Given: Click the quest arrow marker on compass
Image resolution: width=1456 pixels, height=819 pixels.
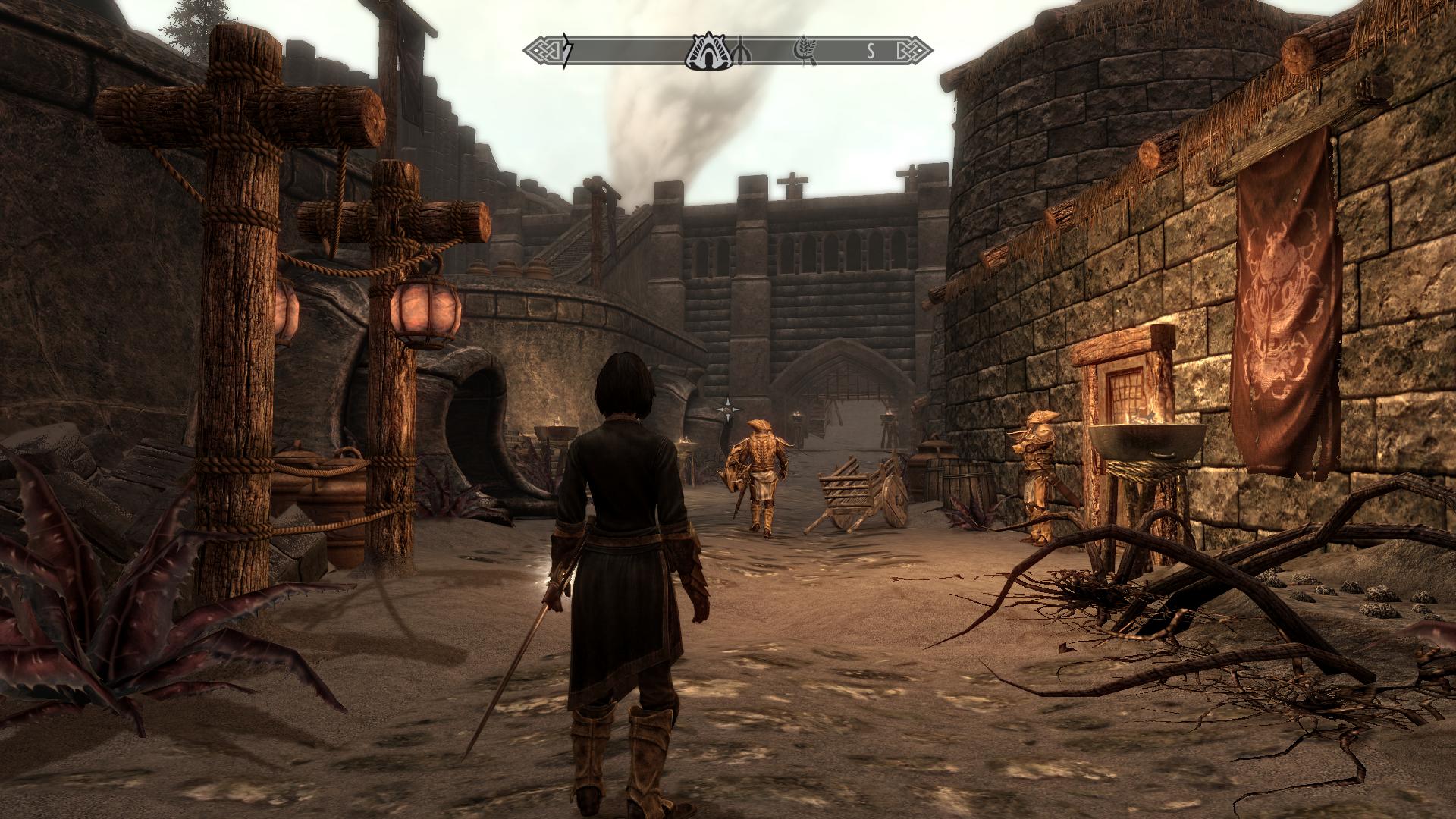Looking at the screenshot, I should click(567, 52).
